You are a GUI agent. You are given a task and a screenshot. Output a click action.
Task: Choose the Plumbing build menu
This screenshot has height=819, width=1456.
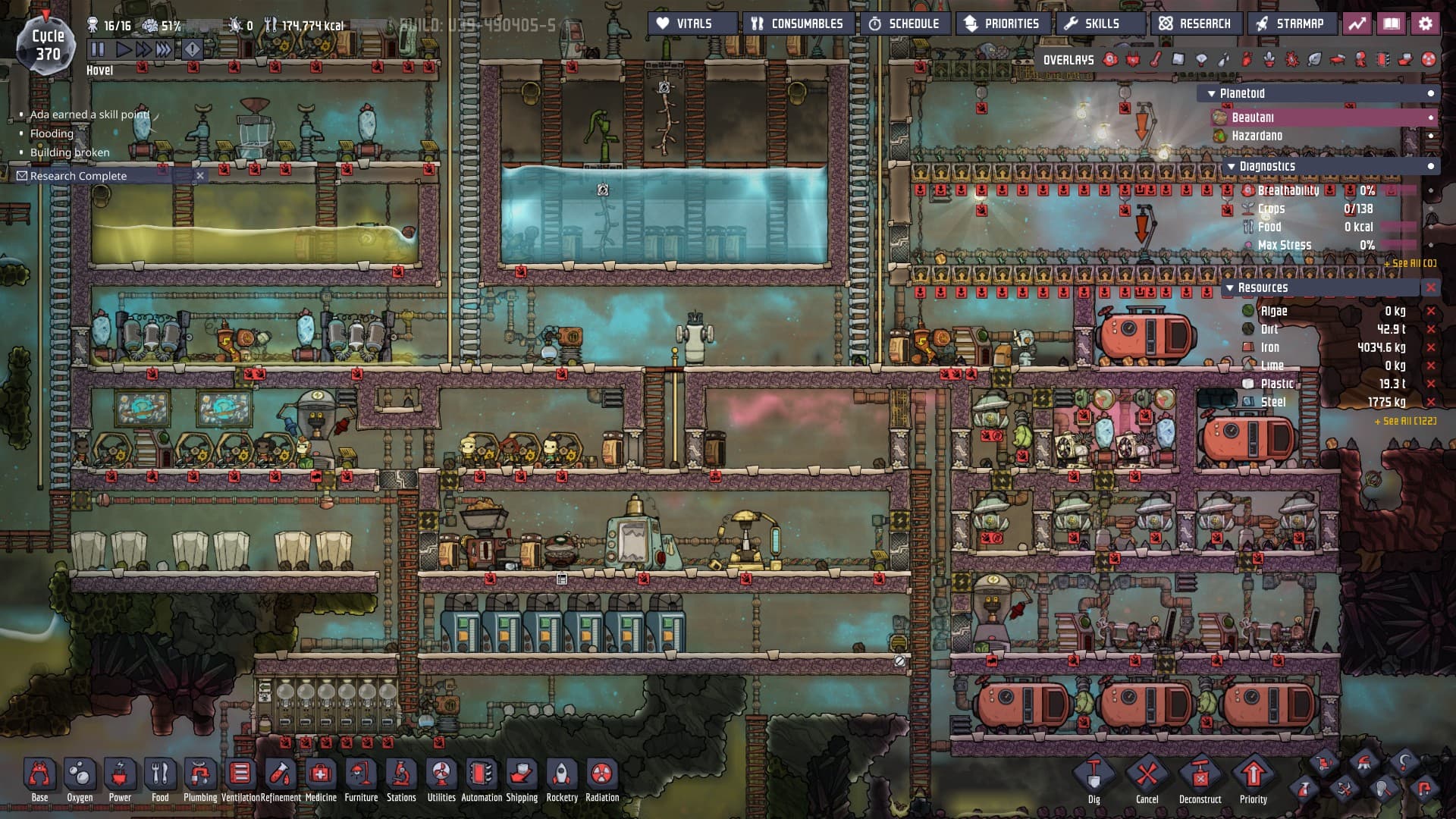(200, 775)
